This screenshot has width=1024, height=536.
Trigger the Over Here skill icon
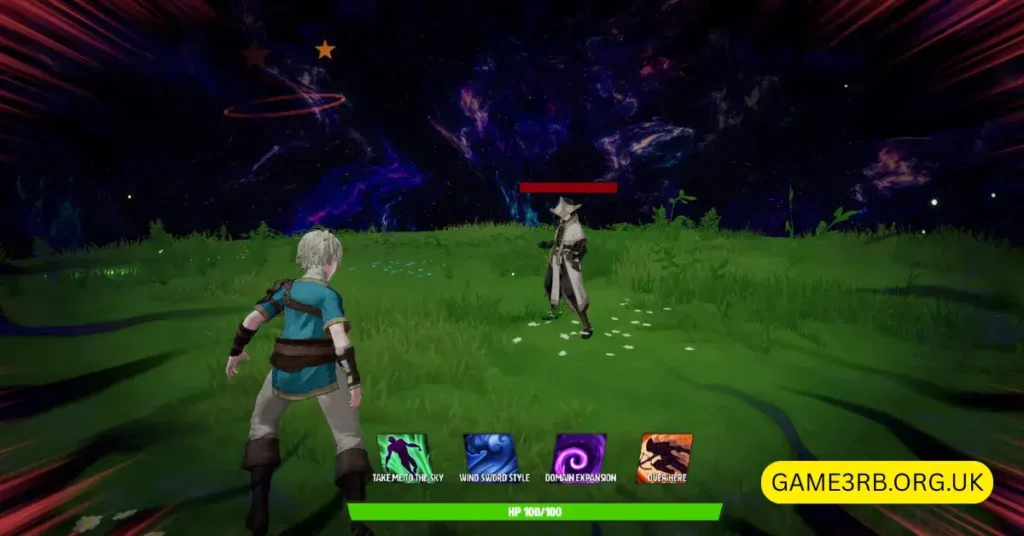click(665, 456)
